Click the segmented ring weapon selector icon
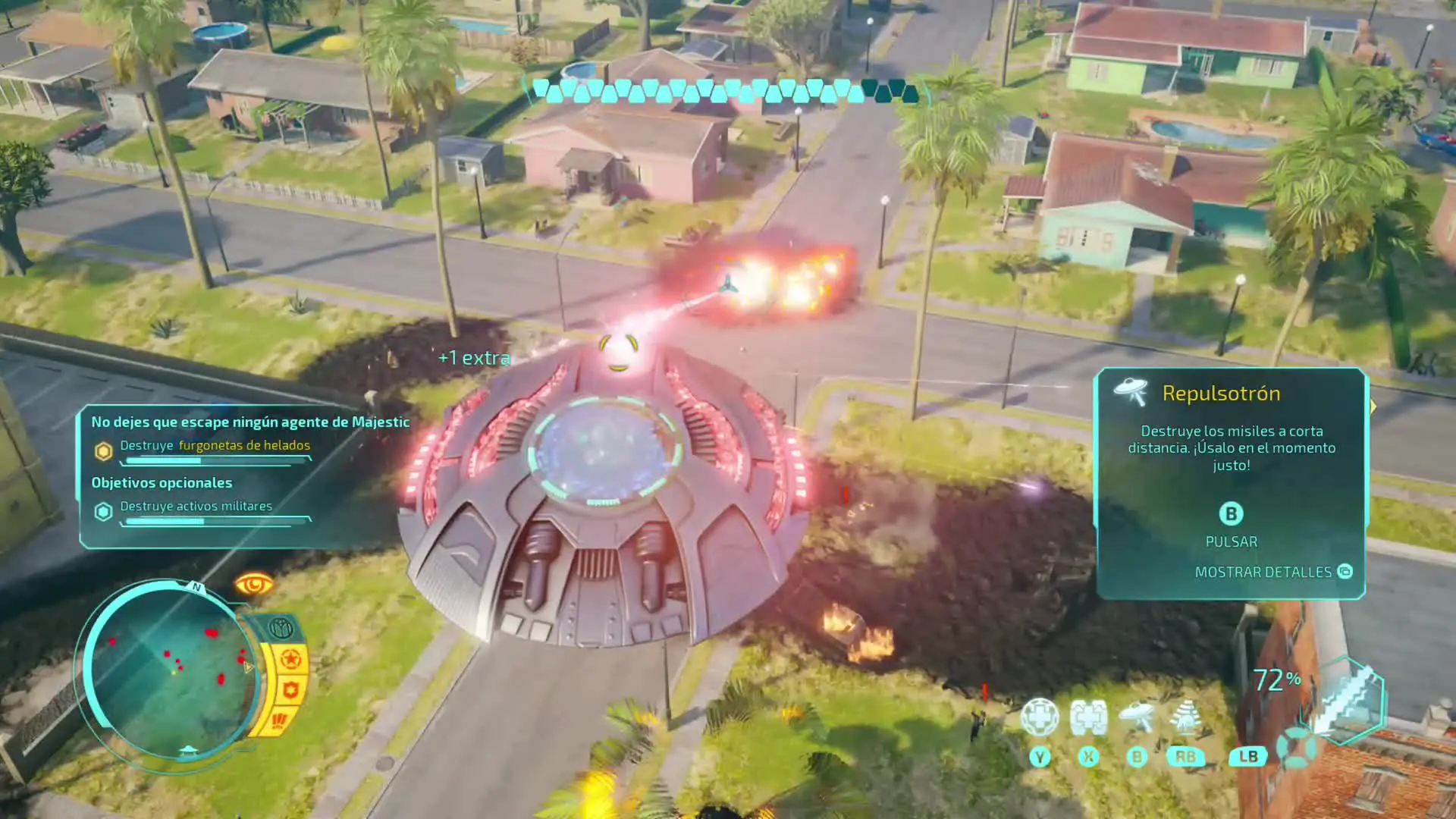Viewport: 1456px width, 819px height. tap(1295, 747)
